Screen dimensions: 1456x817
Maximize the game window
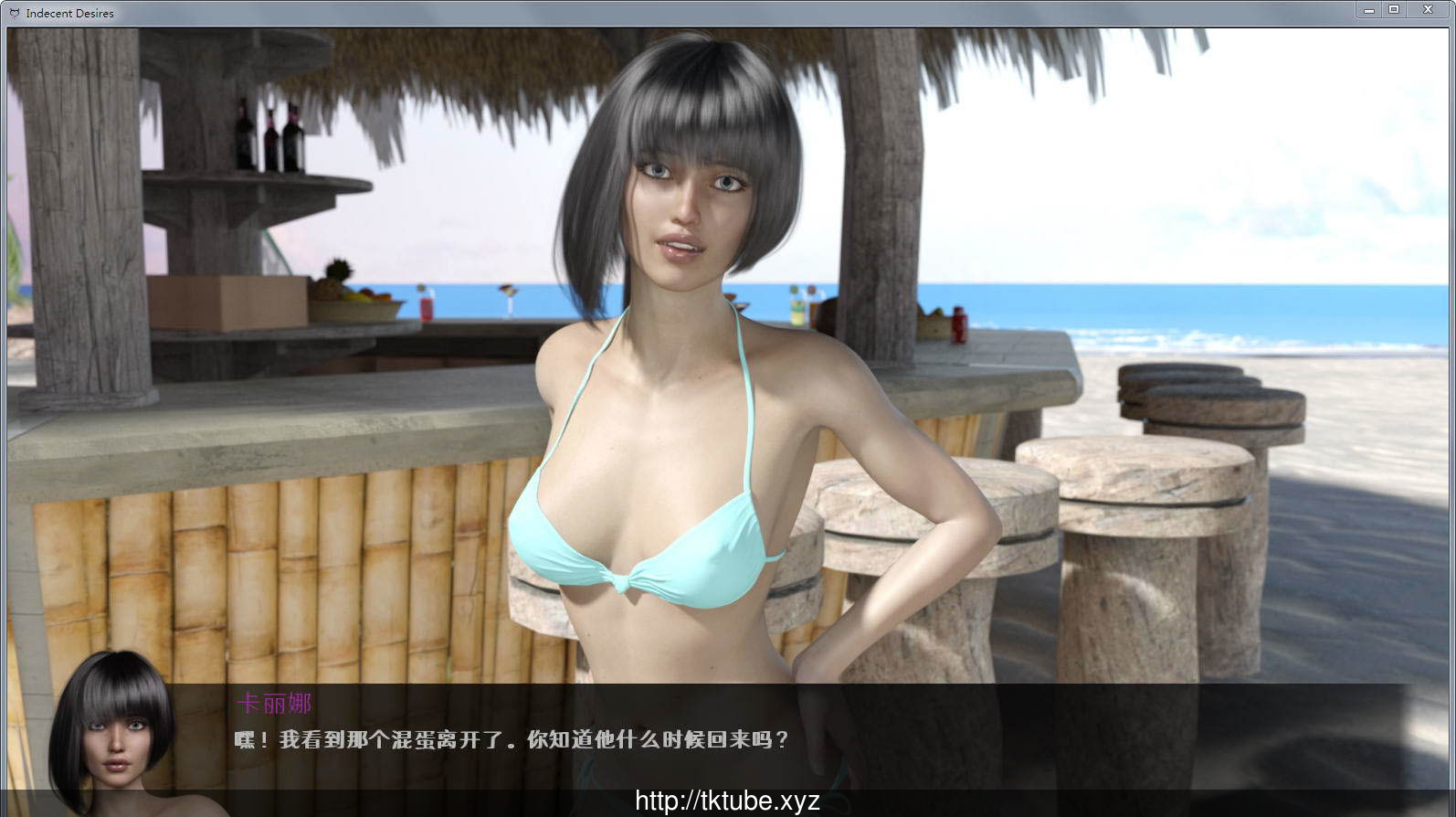1395,9
